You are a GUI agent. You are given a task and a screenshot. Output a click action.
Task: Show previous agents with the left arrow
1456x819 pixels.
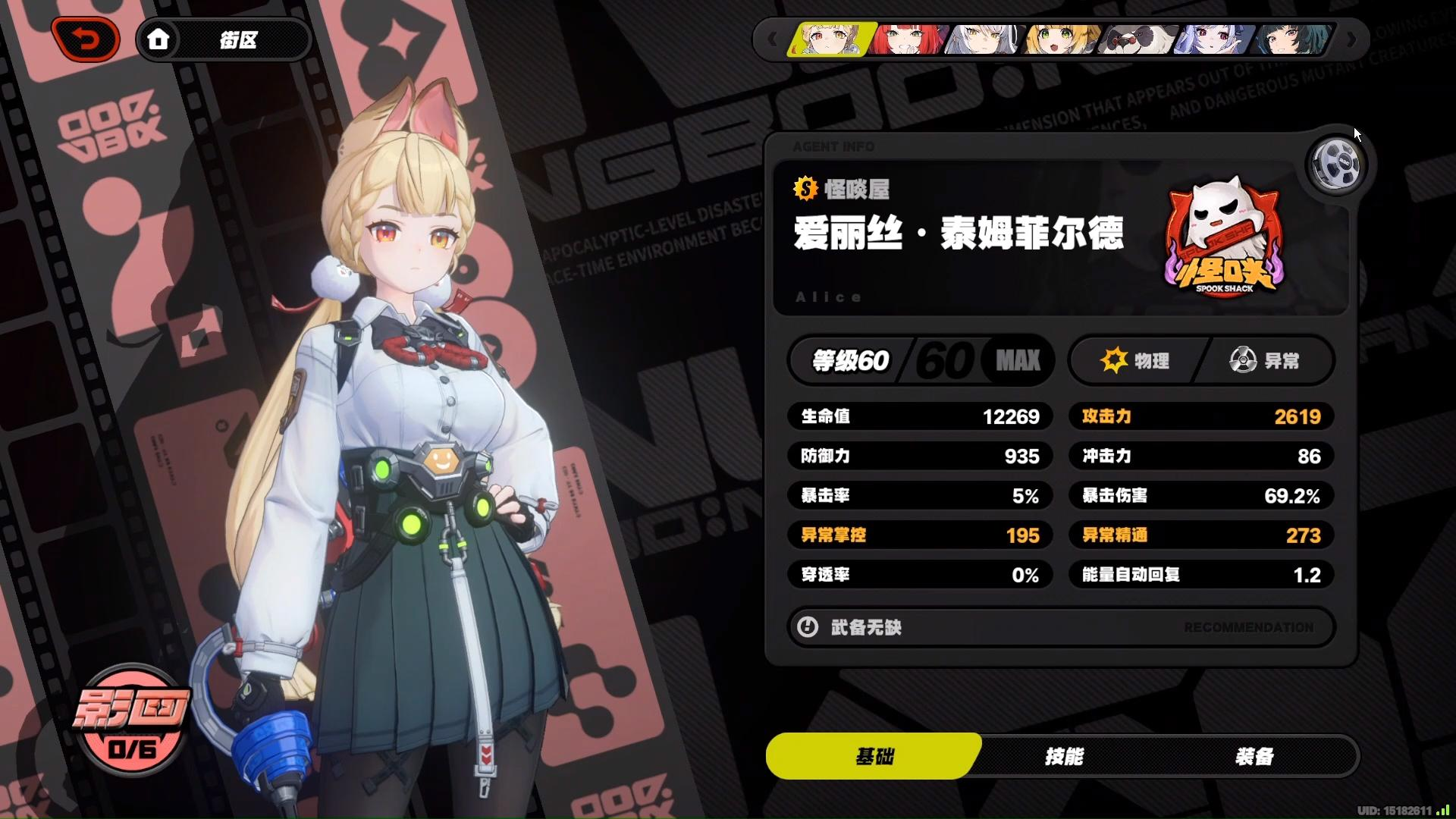pyautogui.click(x=772, y=39)
